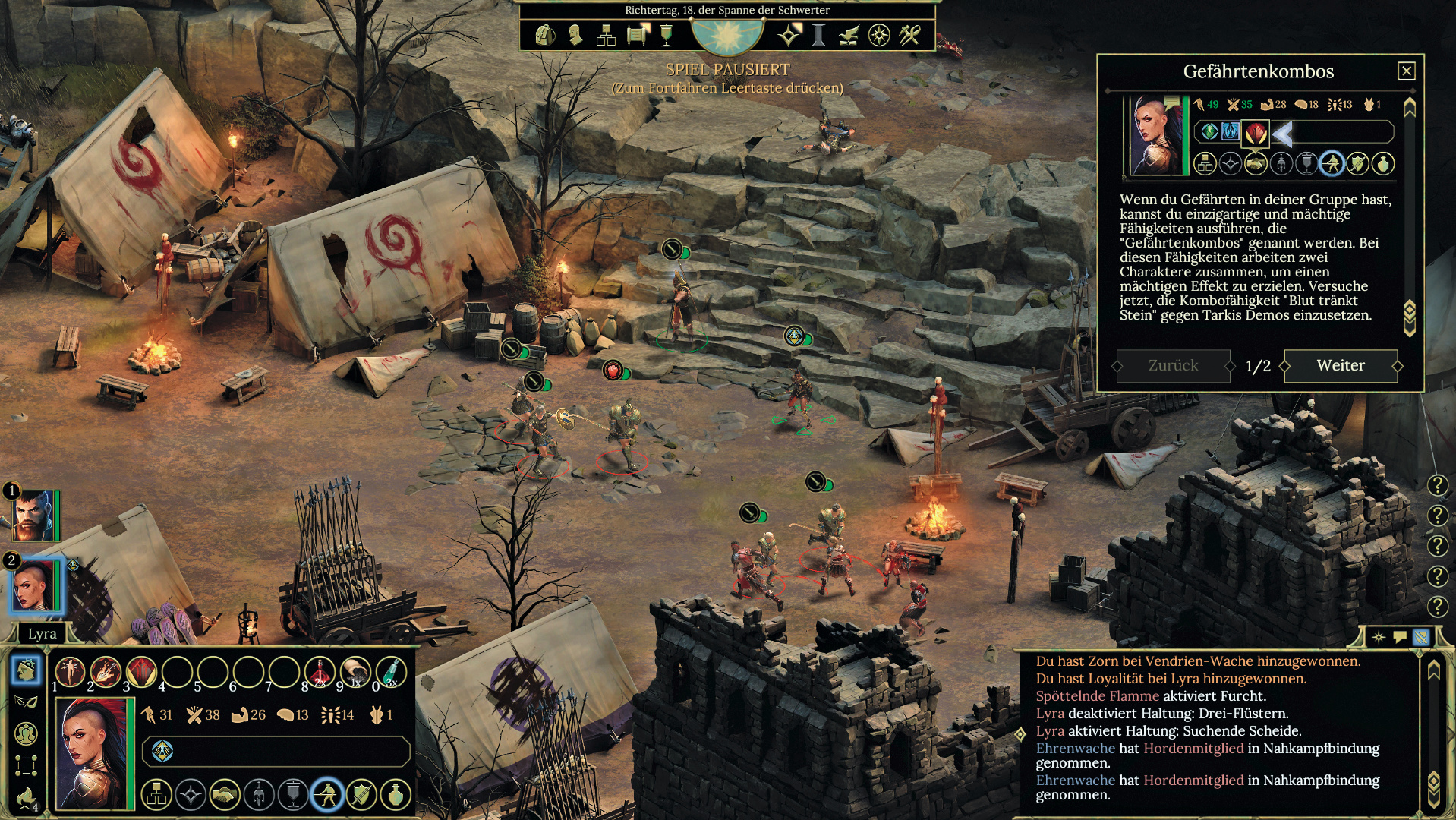
Task: Open the party formation square icon
Action: [26, 765]
